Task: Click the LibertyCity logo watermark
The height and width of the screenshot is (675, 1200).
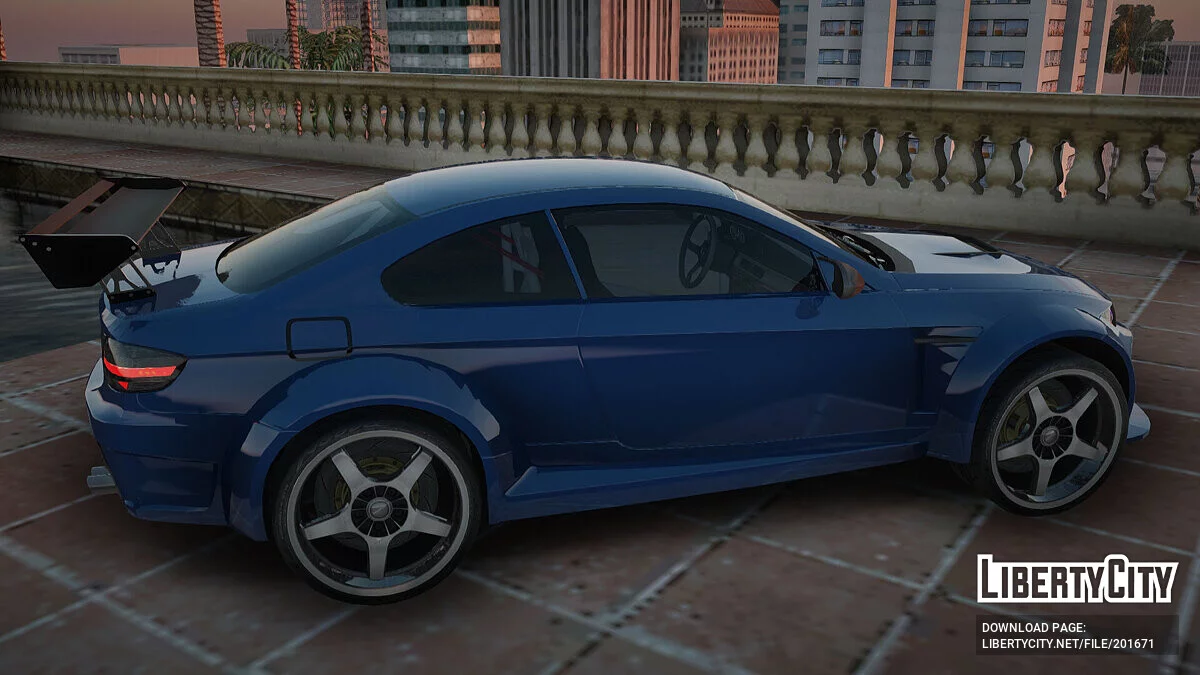Action: pos(1077,579)
